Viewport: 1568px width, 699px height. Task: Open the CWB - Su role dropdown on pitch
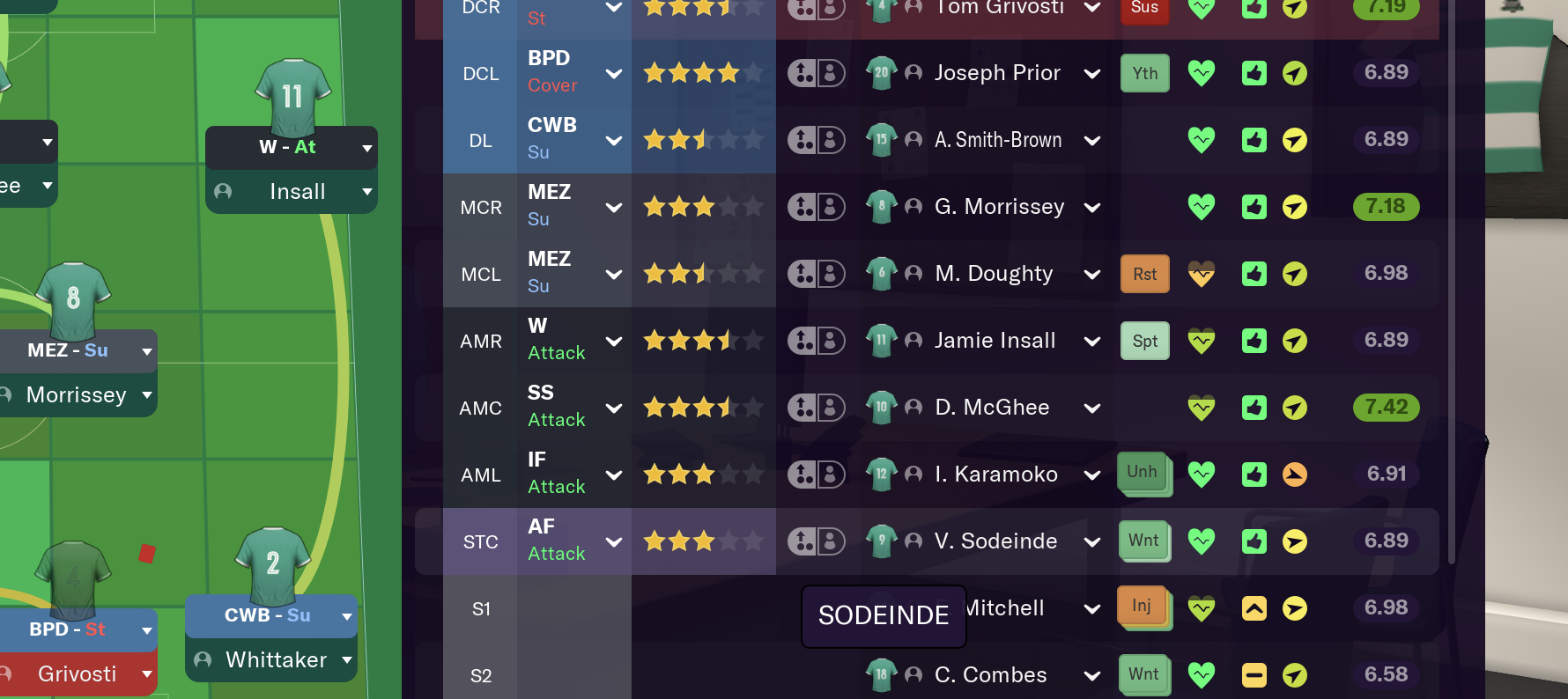(x=347, y=616)
